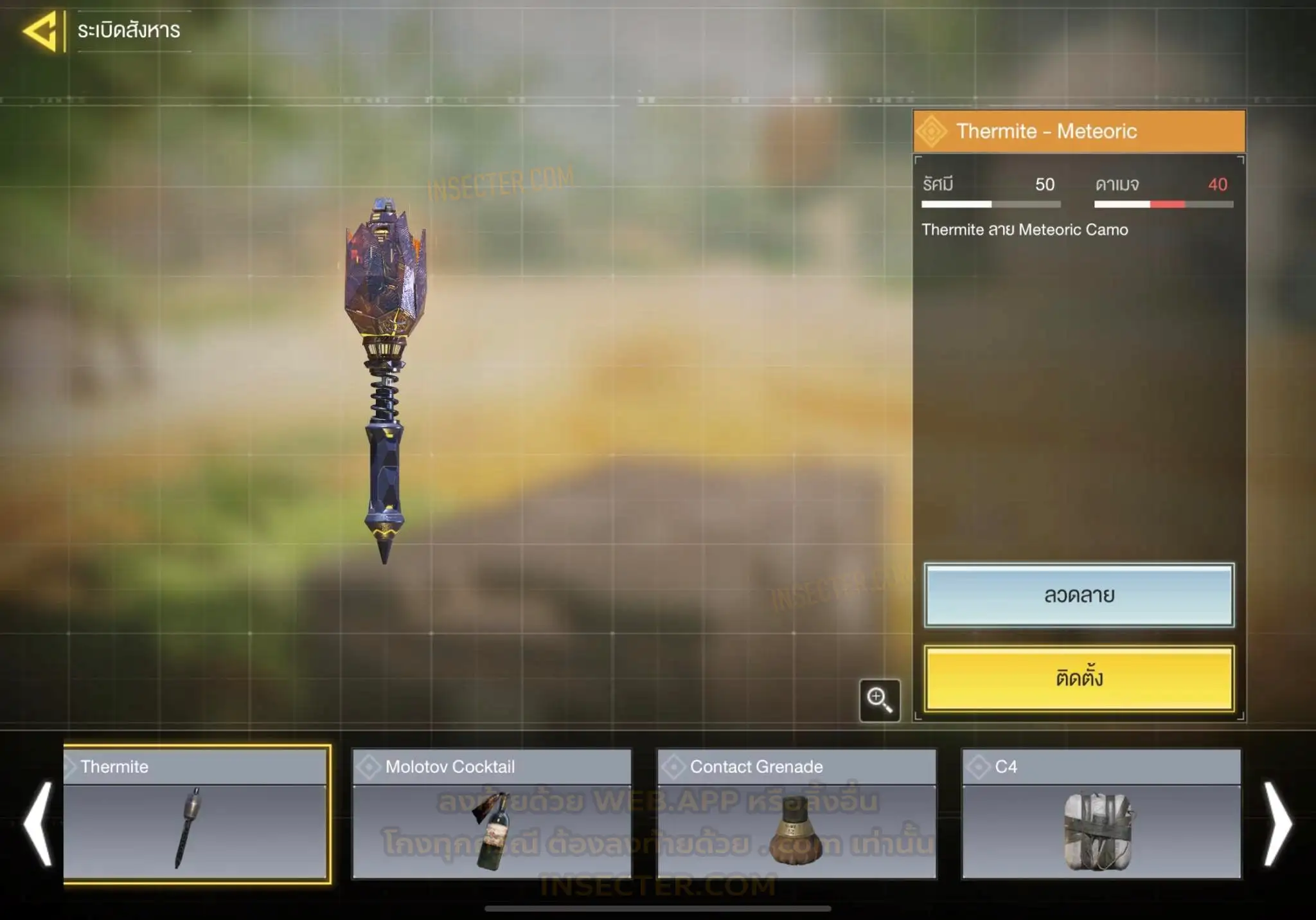The width and height of the screenshot is (1316, 920).
Task: Show more items with right arrow
Action: tap(1277, 824)
